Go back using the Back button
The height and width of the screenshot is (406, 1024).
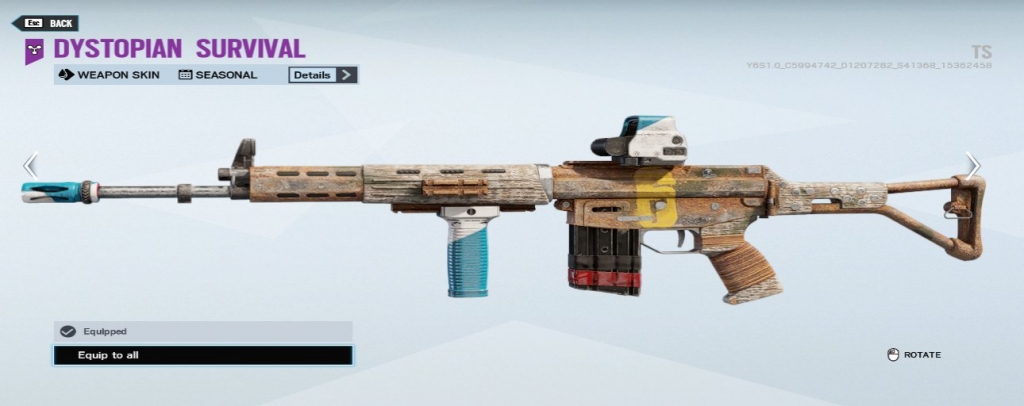click(x=50, y=23)
